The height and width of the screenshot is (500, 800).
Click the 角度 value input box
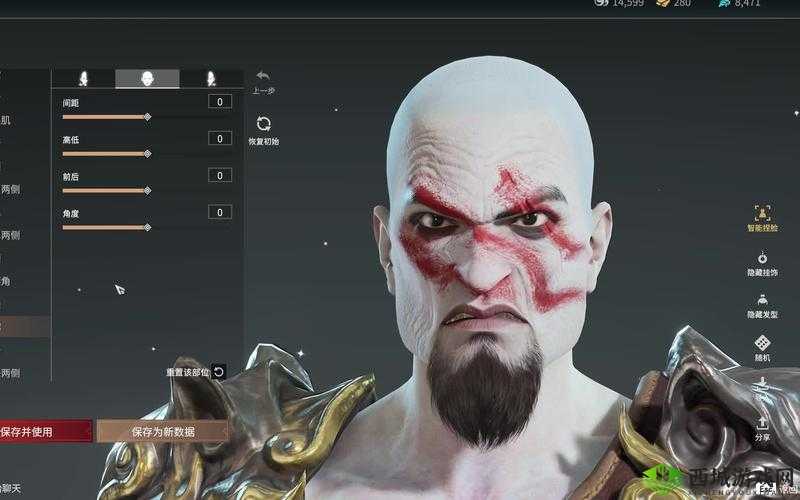pos(220,212)
